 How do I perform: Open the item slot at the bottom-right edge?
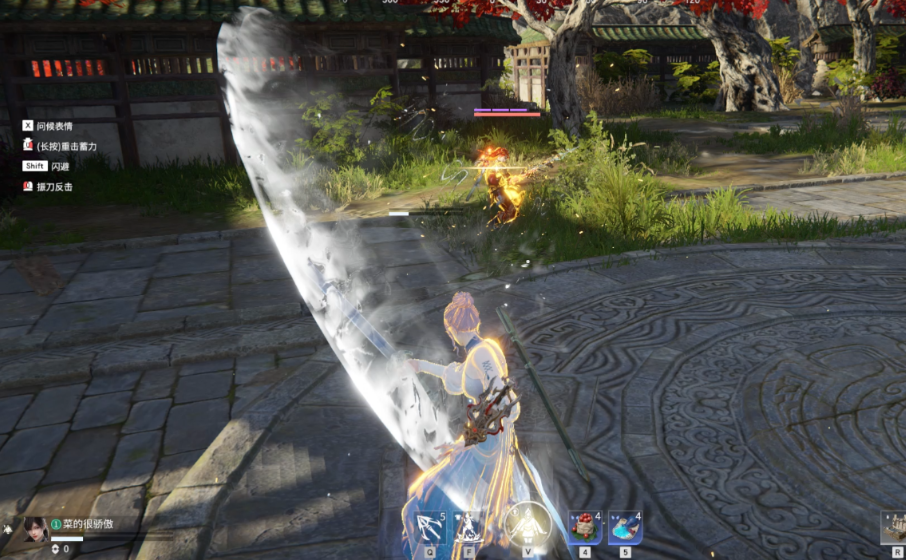point(893,527)
